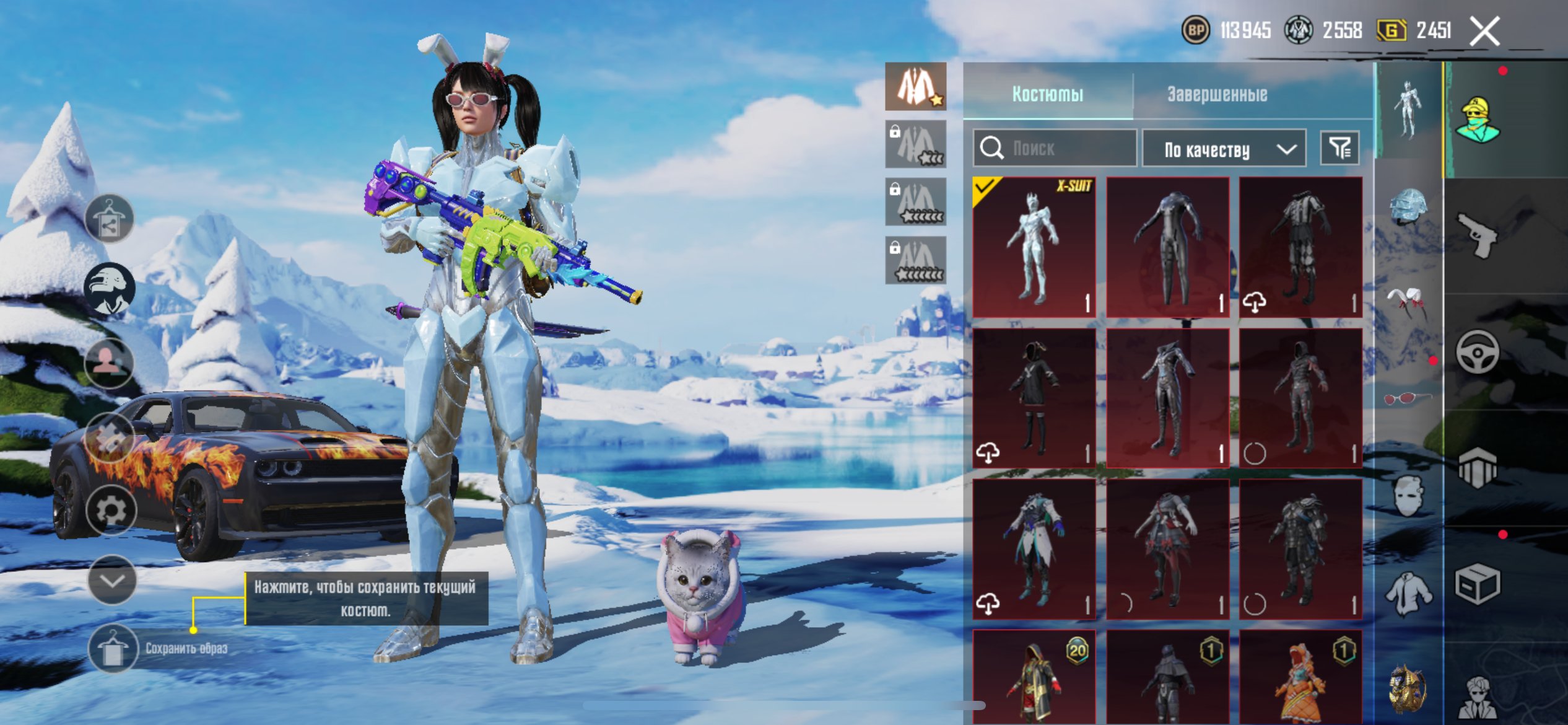The height and width of the screenshot is (725, 1568).
Task: Collapse the side menu with down arrow
Action: (x=112, y=580)
